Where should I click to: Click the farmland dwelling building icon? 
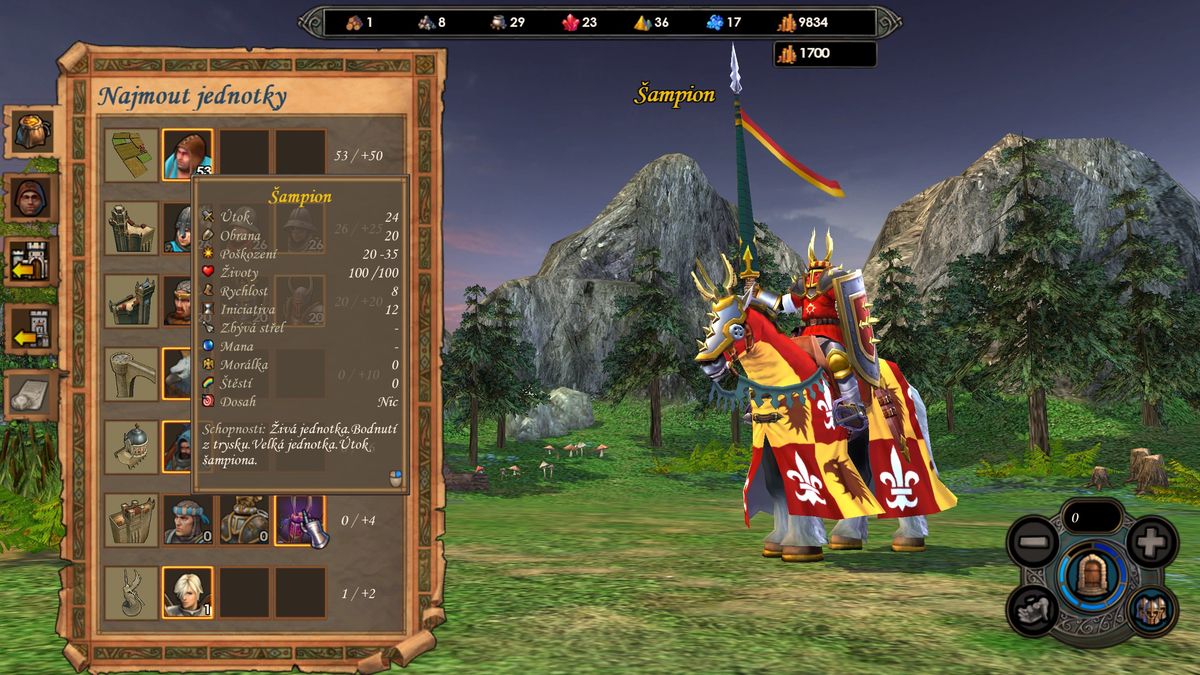tap(132, 155)
